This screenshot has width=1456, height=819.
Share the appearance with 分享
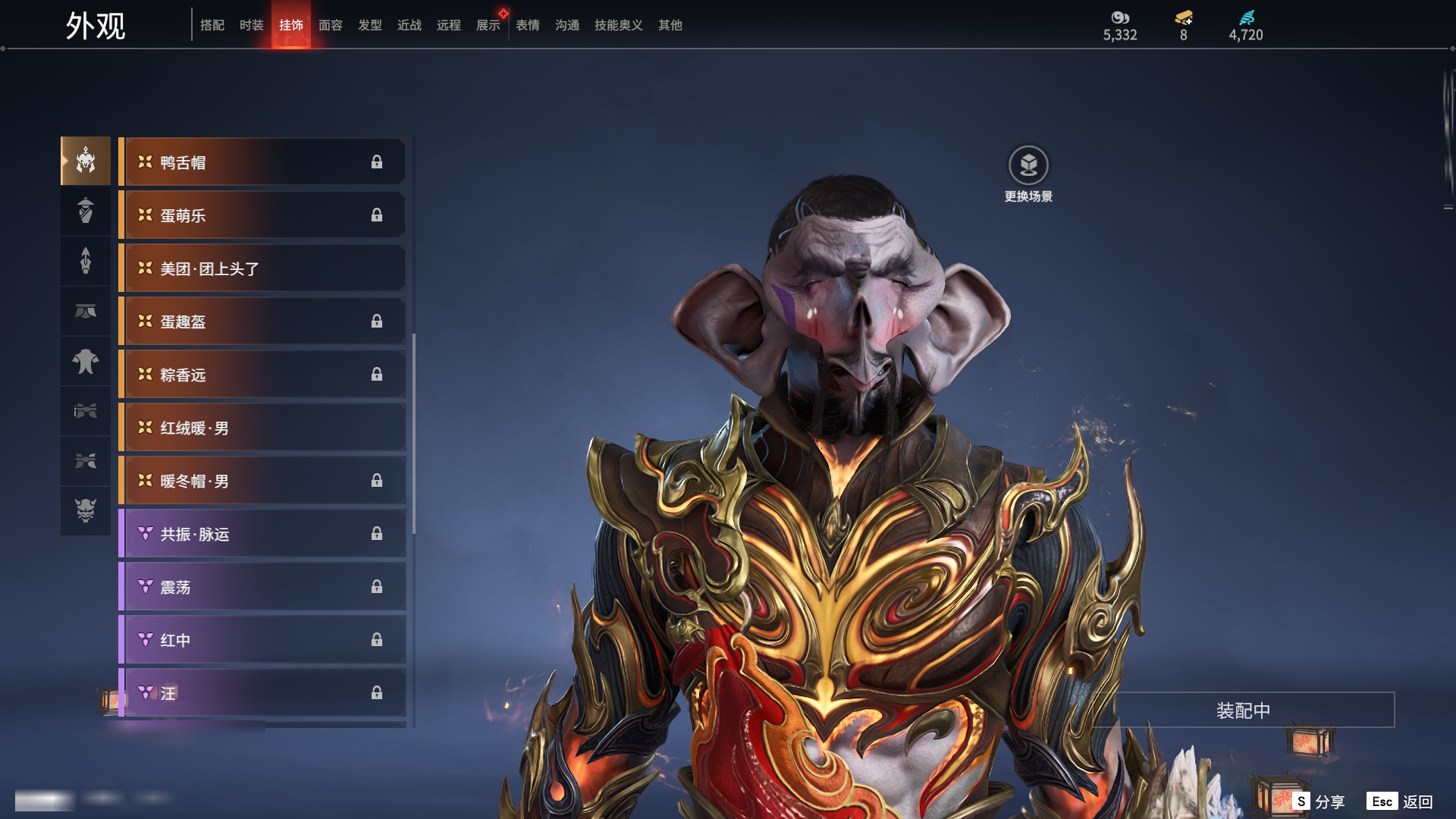pyautogui.click(x=1319, y=802)
